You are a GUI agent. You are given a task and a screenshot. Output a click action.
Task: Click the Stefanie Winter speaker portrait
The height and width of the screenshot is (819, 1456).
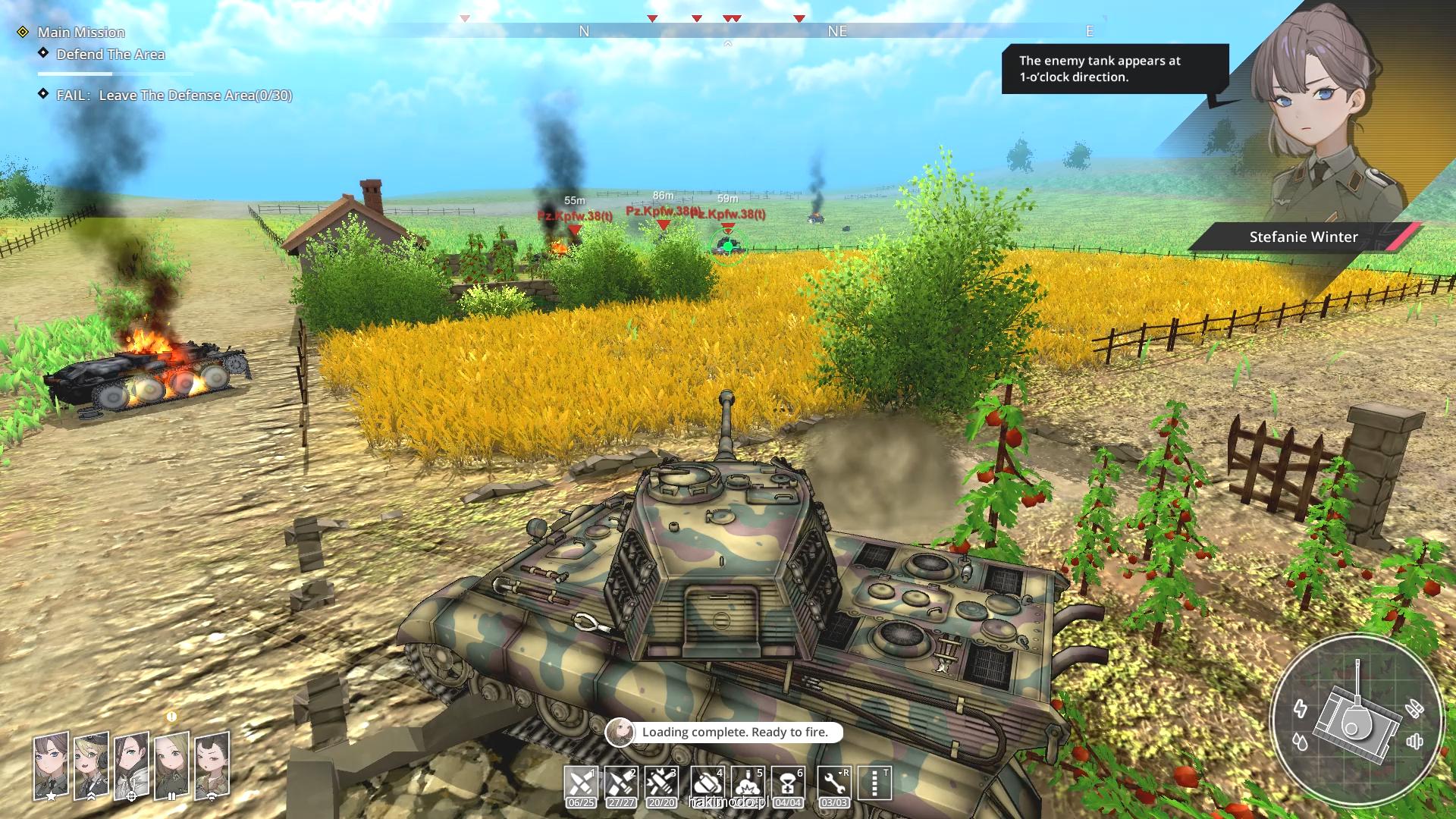[1319, 121]
